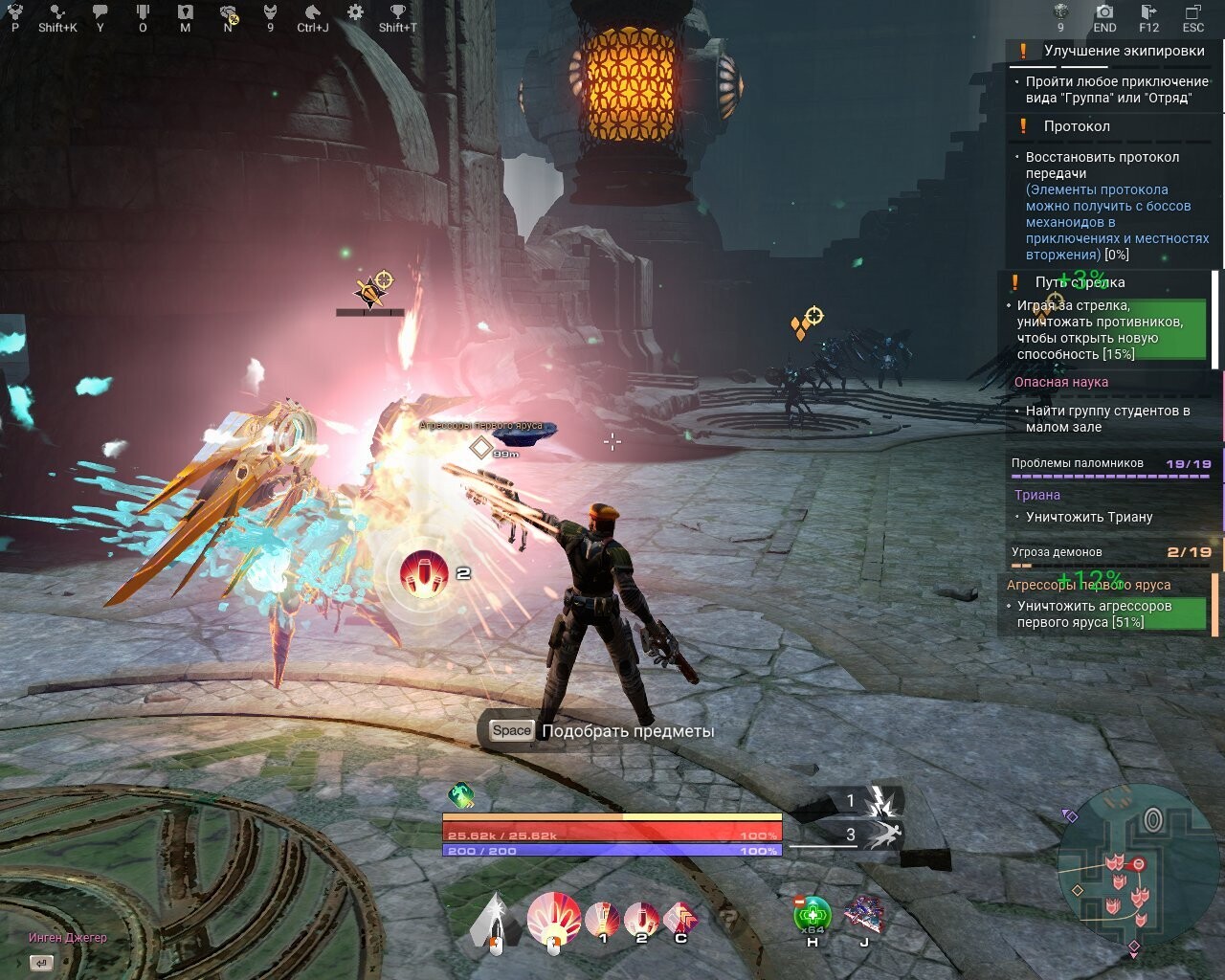Toggle windowed mode icon labeled ESC
Viewport: 1225px width, 980px height.
click(1192, 12)
